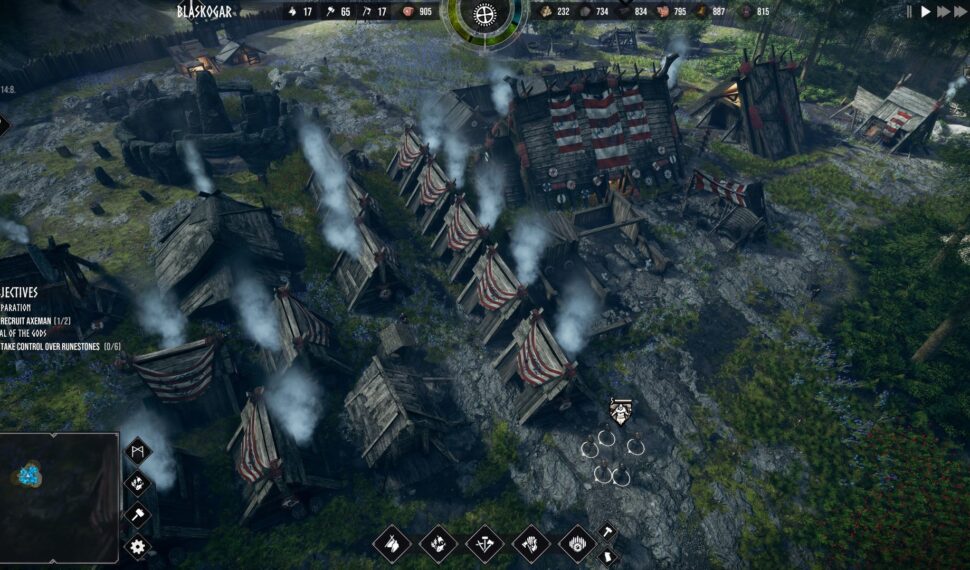Select the crossed tools build category
This screenshot has height=570, width=970.
click(485, 544)
